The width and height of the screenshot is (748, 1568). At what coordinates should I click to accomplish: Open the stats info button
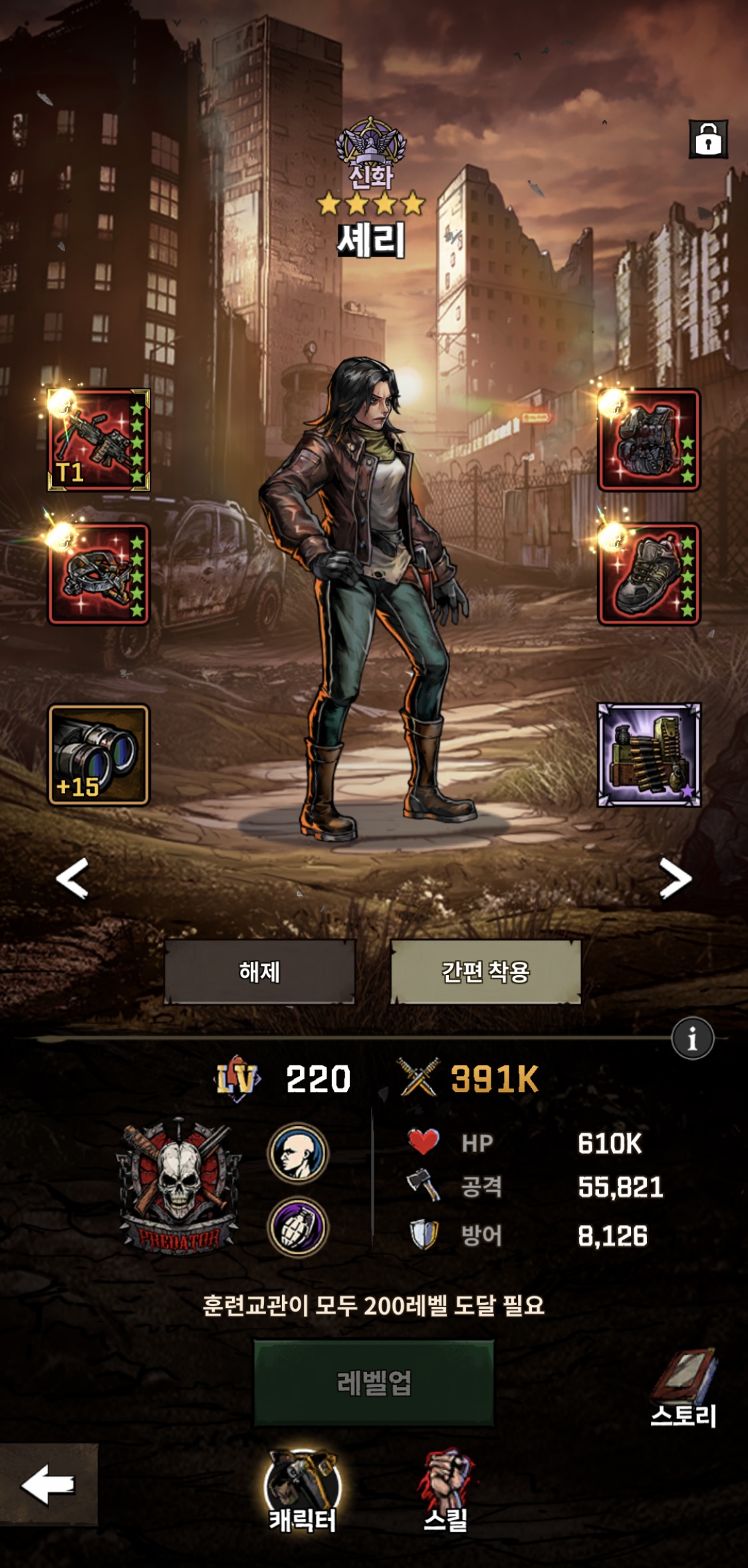pyautogui.click(x=692, y=1038)
